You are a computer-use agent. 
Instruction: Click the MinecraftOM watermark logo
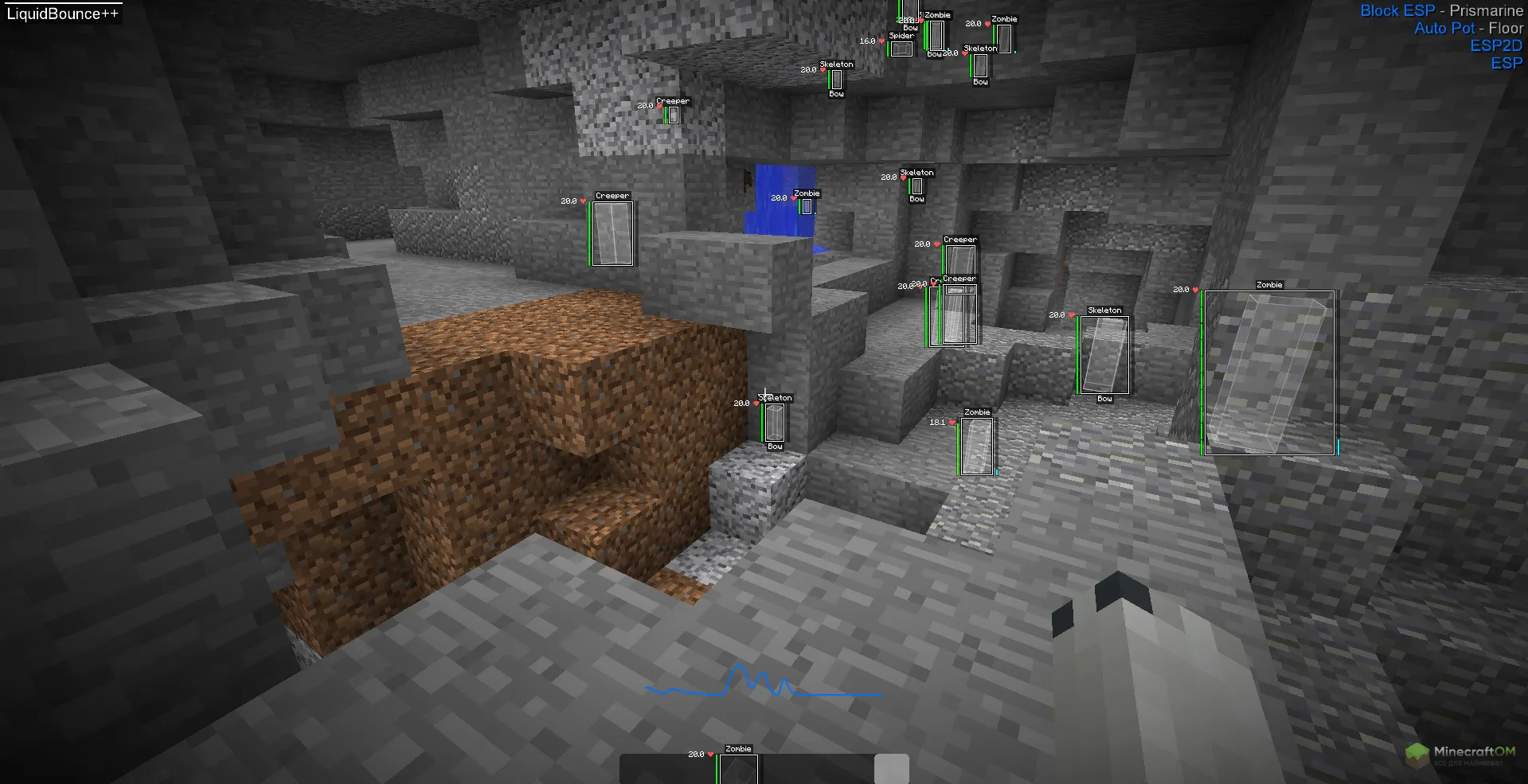[x=1460, y=754]
